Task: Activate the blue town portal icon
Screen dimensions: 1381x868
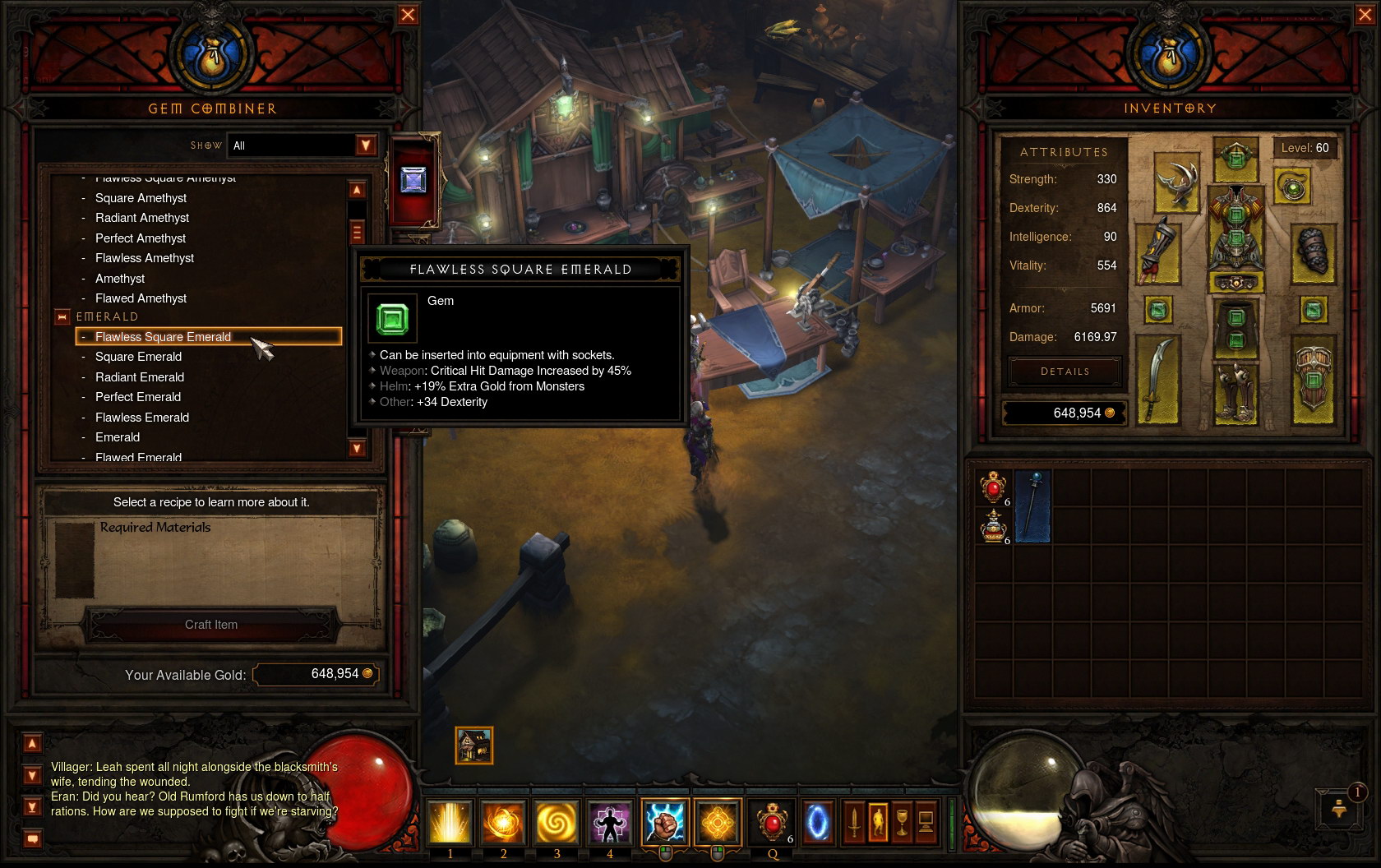Action: tap(817, 822)
